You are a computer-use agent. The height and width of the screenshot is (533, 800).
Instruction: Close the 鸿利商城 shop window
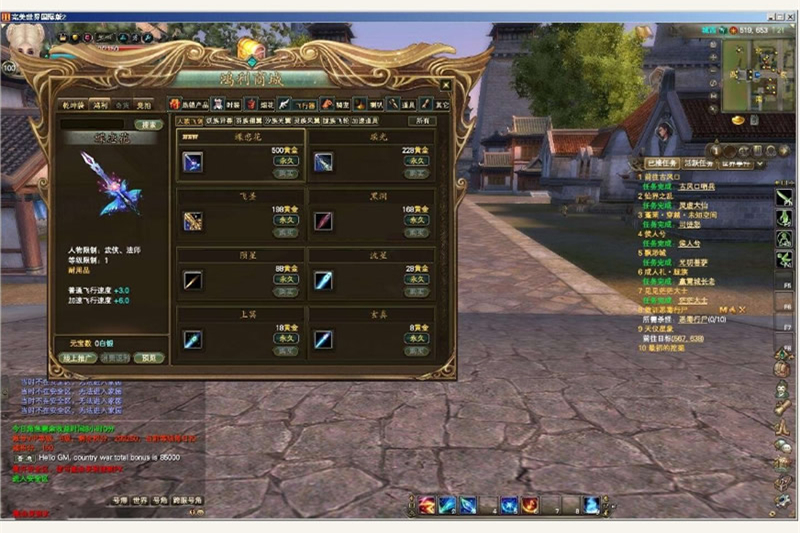point(445,86)
